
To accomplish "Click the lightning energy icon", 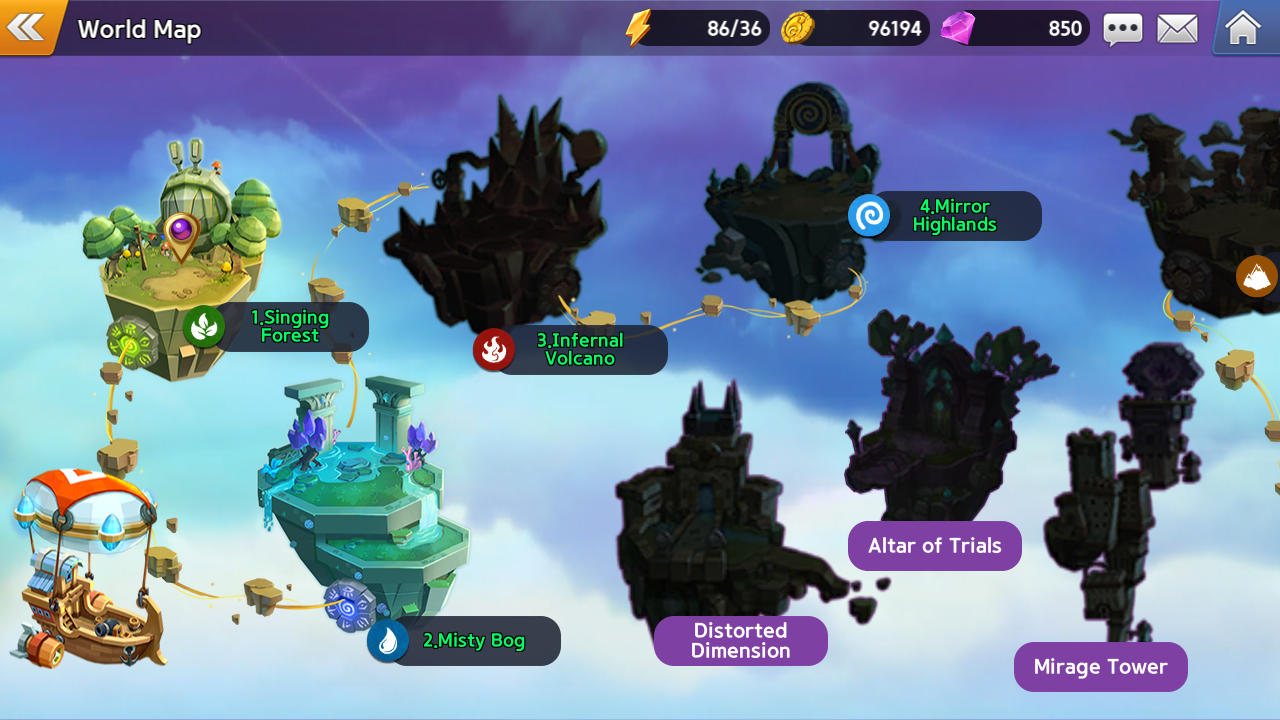I will pos(638,28).
